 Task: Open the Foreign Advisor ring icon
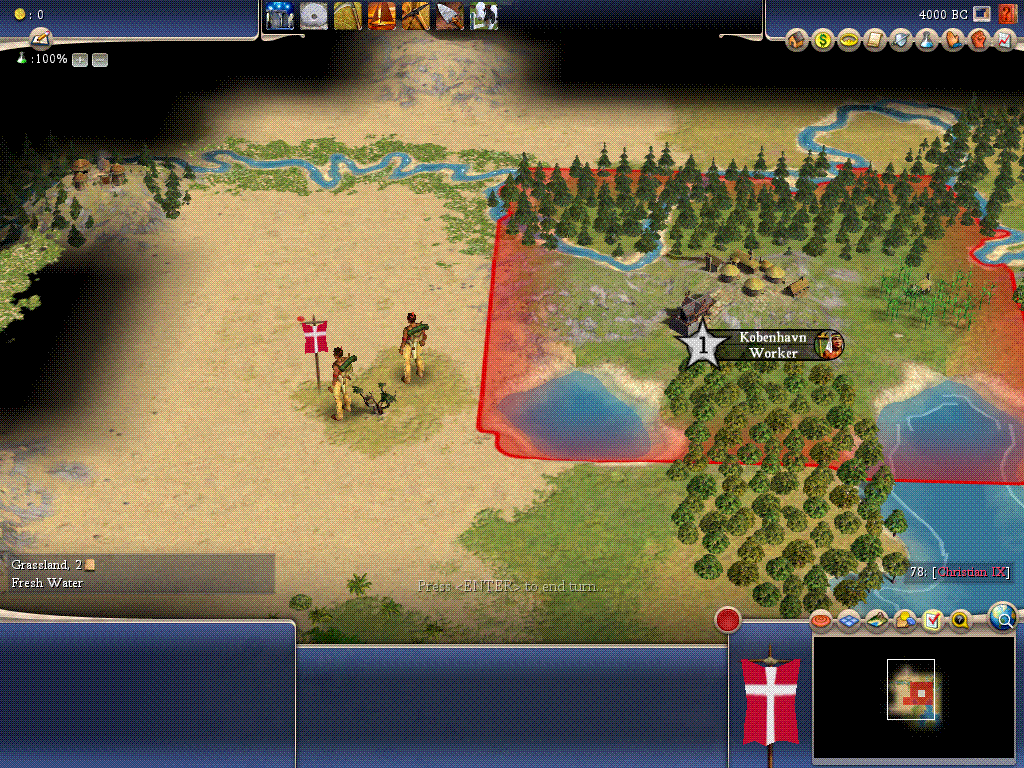tap(849, 41)
